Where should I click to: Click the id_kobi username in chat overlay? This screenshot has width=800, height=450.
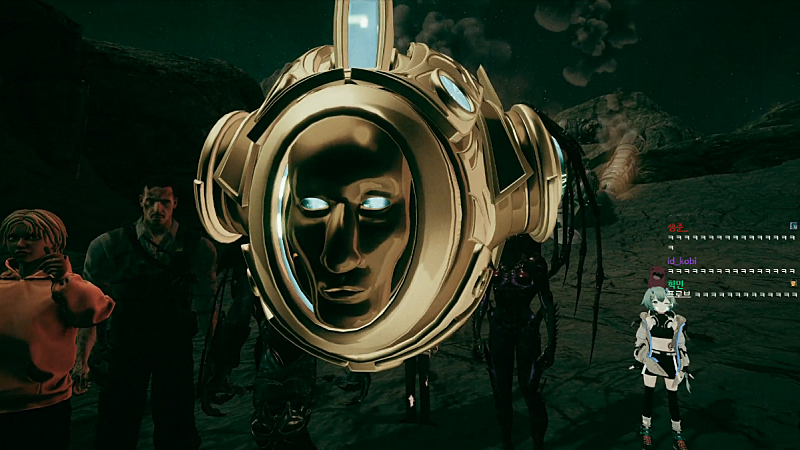pyautogui.click(x=681, y=261)
